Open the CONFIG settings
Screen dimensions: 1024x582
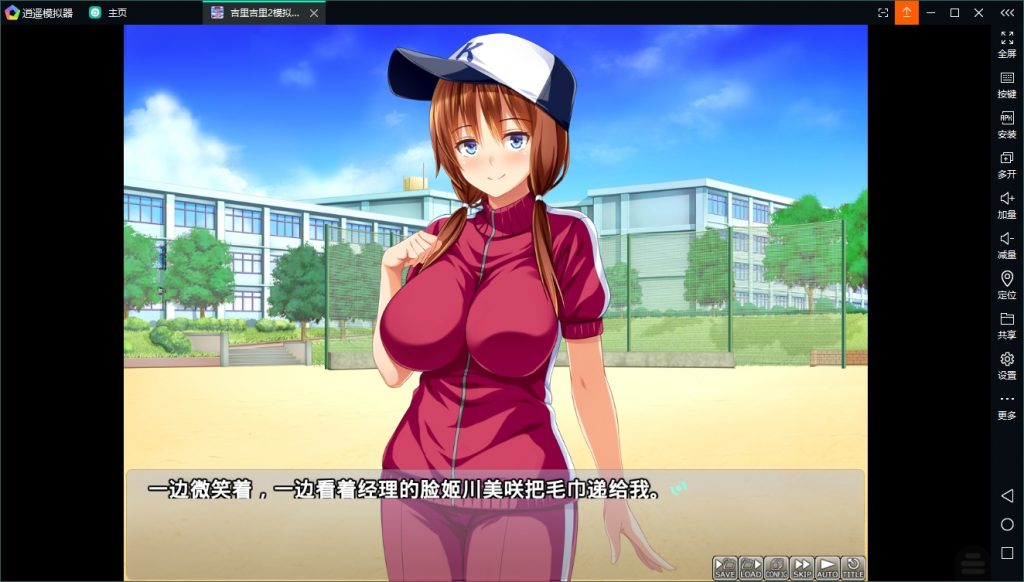776,568
